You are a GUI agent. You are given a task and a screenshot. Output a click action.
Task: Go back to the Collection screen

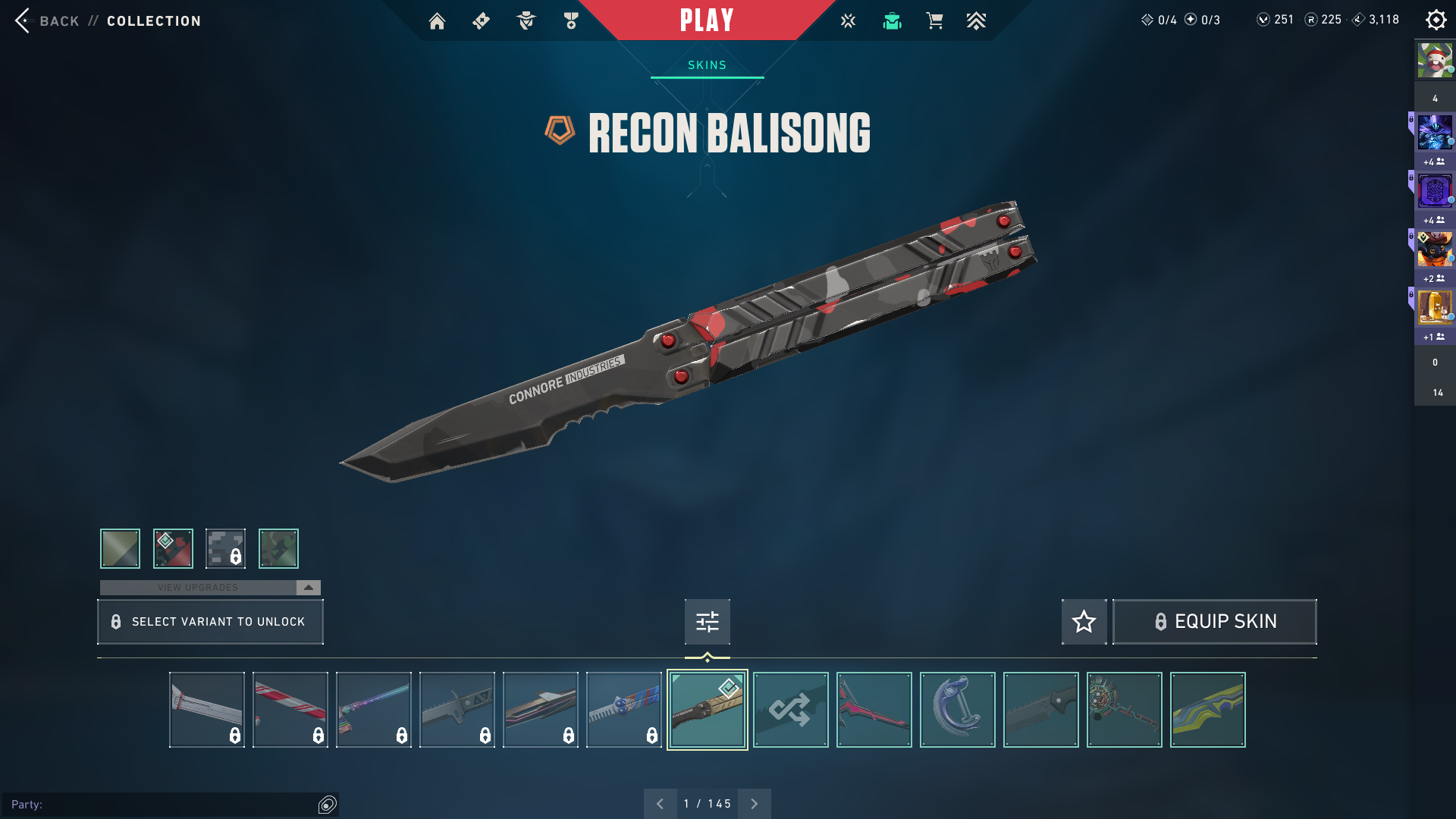pos(106,20)
